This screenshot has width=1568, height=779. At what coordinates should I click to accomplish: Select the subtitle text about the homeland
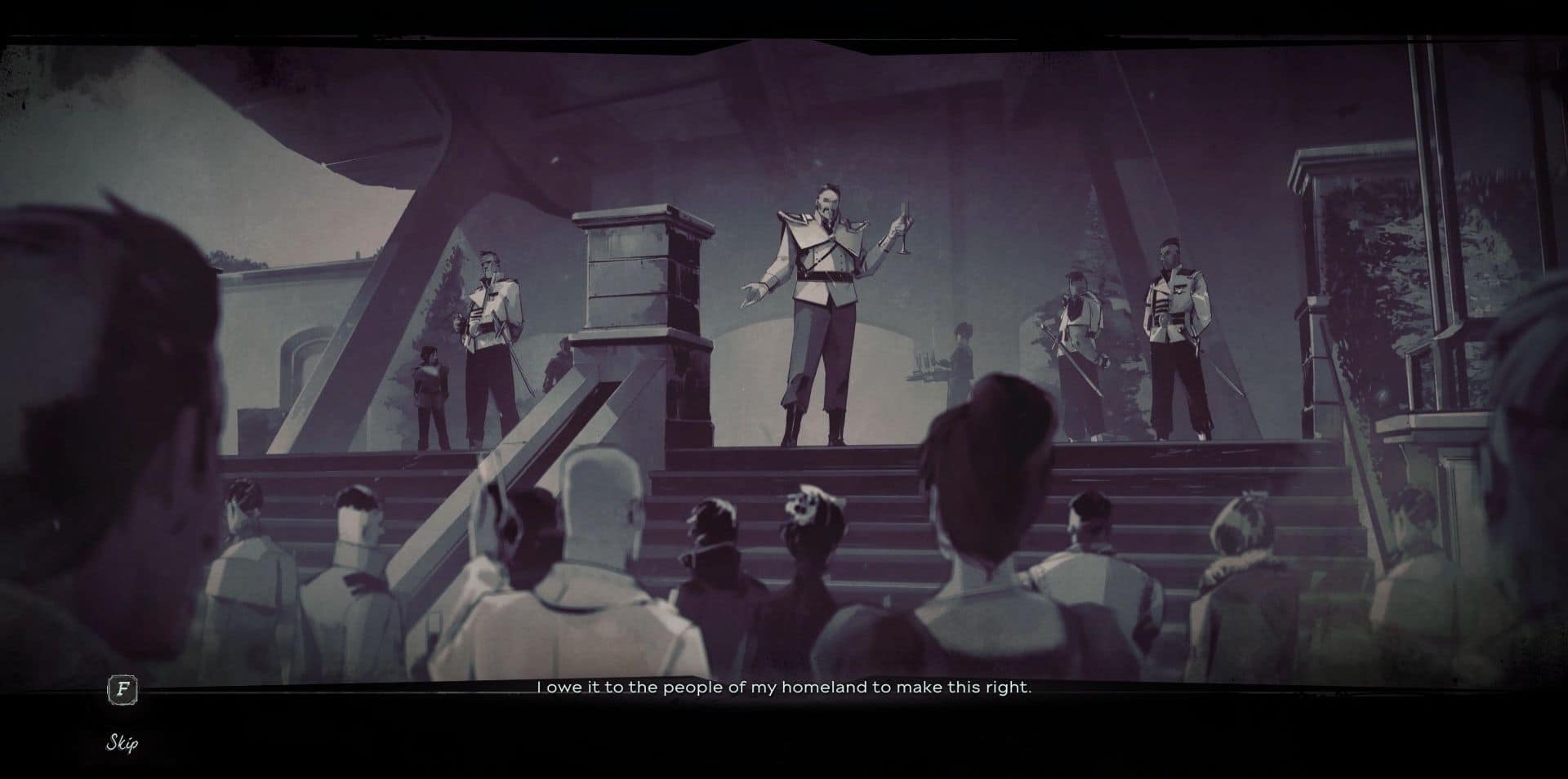point(784,688)
